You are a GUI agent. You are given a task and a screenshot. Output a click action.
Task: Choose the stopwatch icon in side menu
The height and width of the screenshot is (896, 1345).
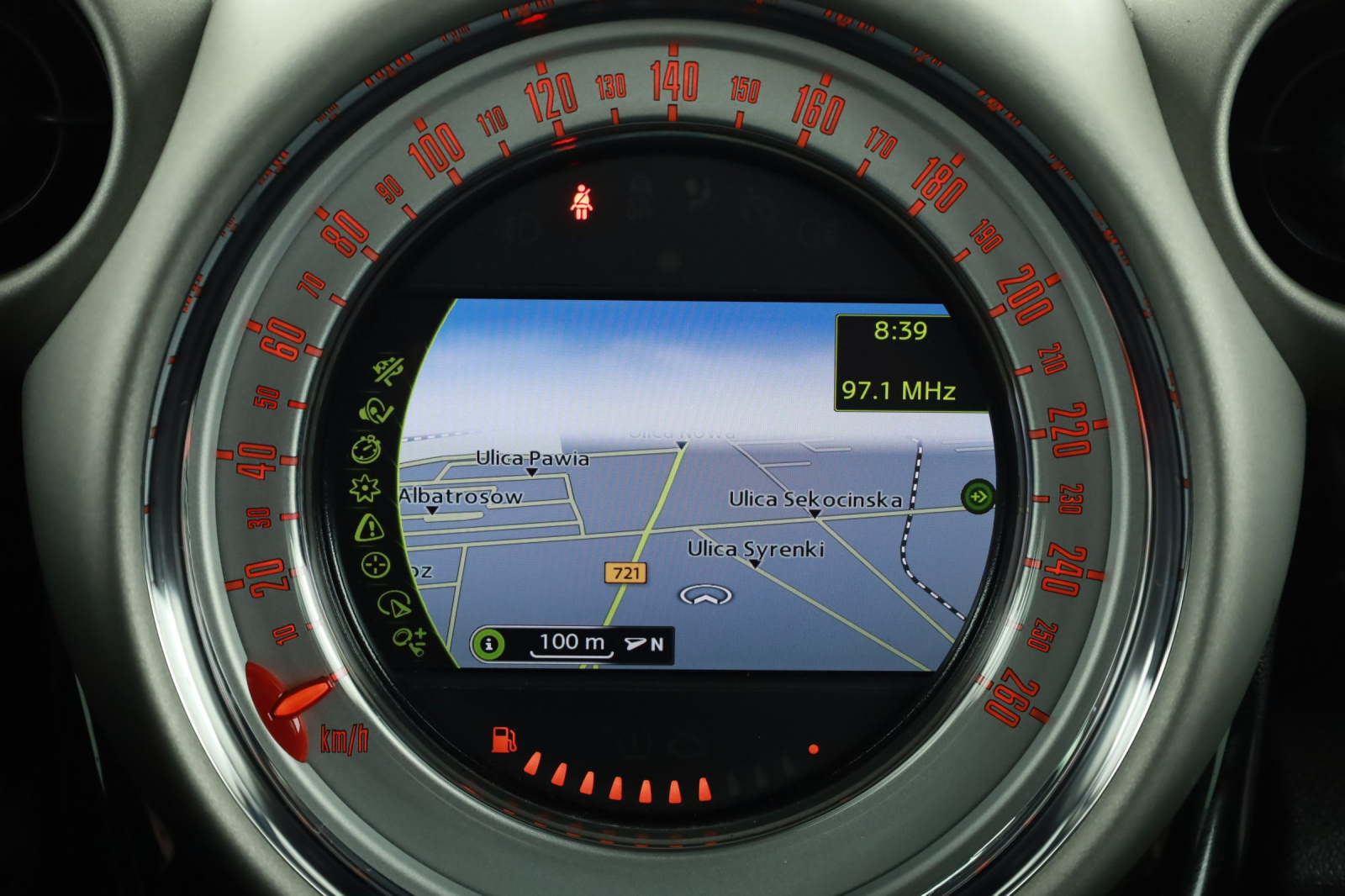367,449
